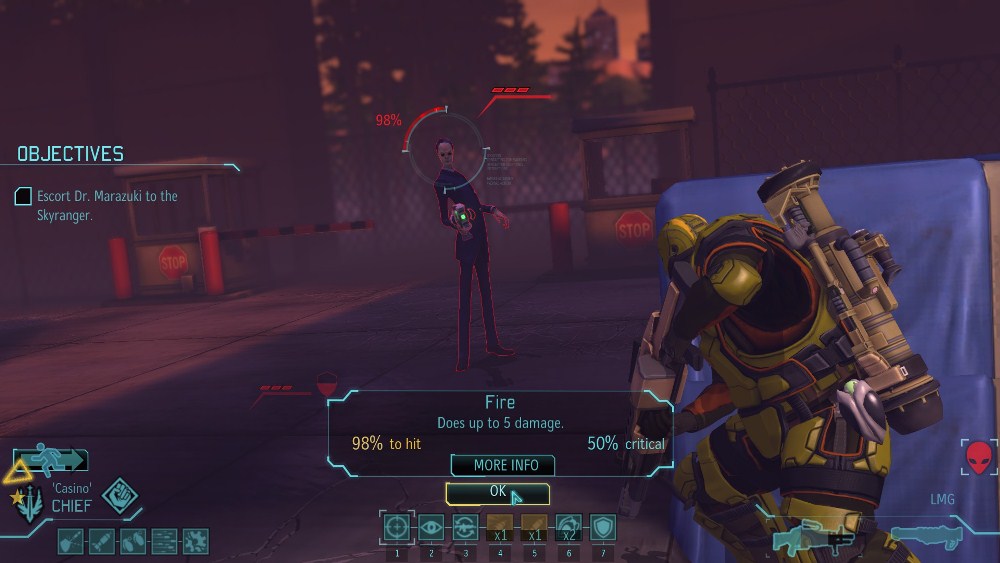
Task: Click the twin grenades perk icon
Action: (x=133, y=541)
